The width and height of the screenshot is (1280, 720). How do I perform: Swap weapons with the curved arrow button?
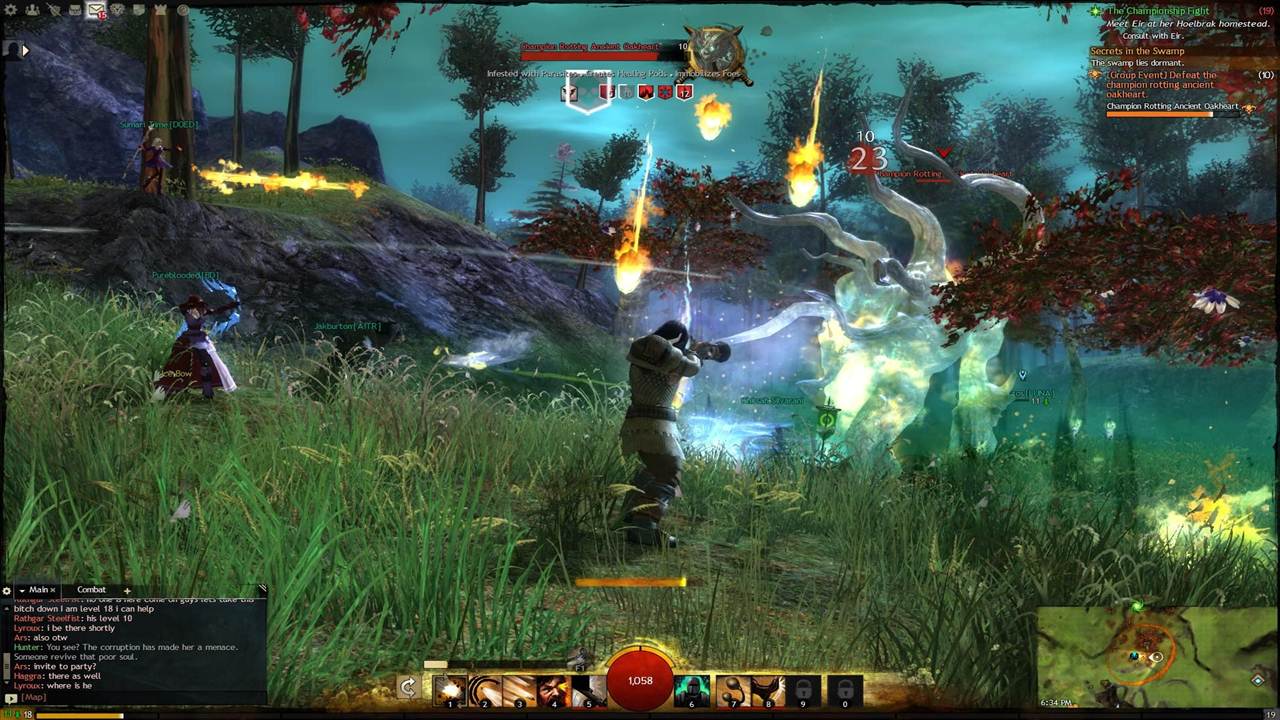[407, 687]
